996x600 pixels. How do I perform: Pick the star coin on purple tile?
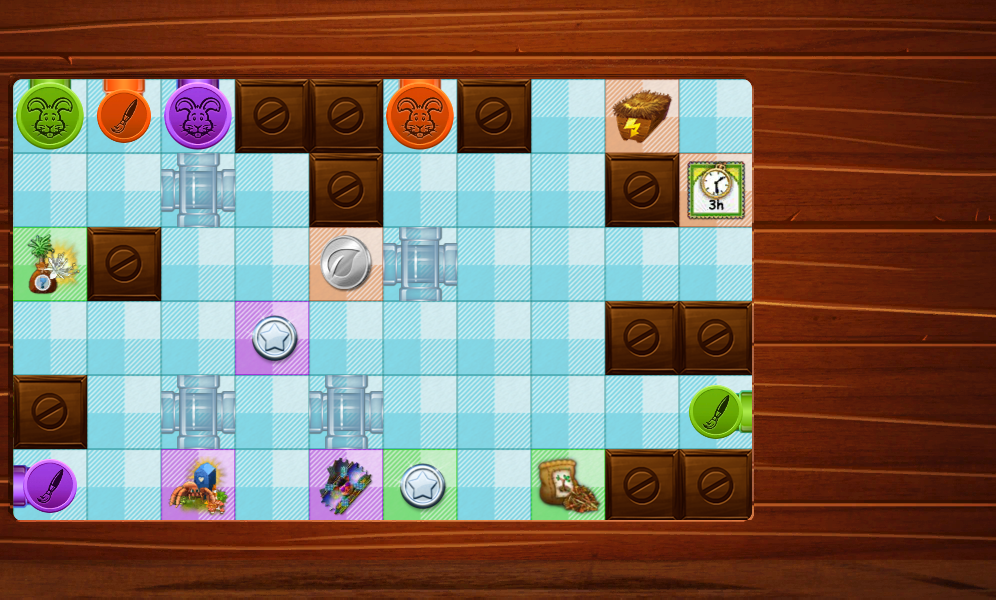coord(272,338)
